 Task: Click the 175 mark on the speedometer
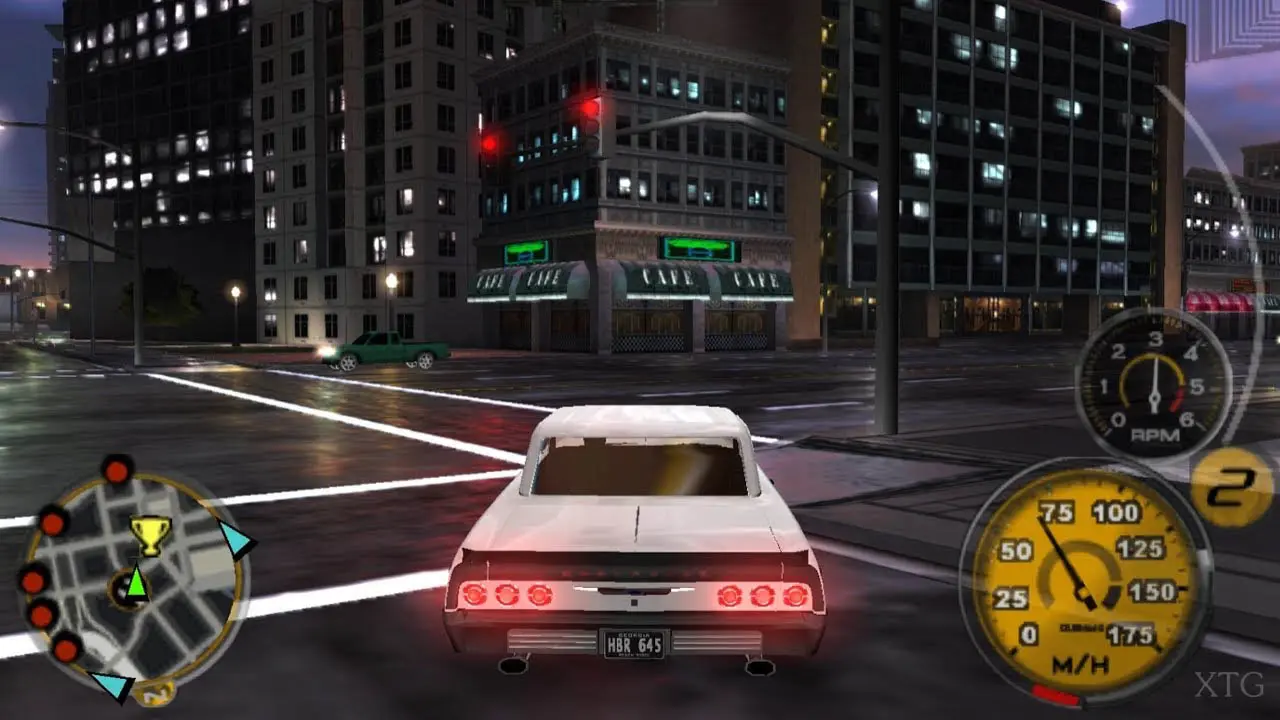pyautogui.click(x=1131, y=633)
